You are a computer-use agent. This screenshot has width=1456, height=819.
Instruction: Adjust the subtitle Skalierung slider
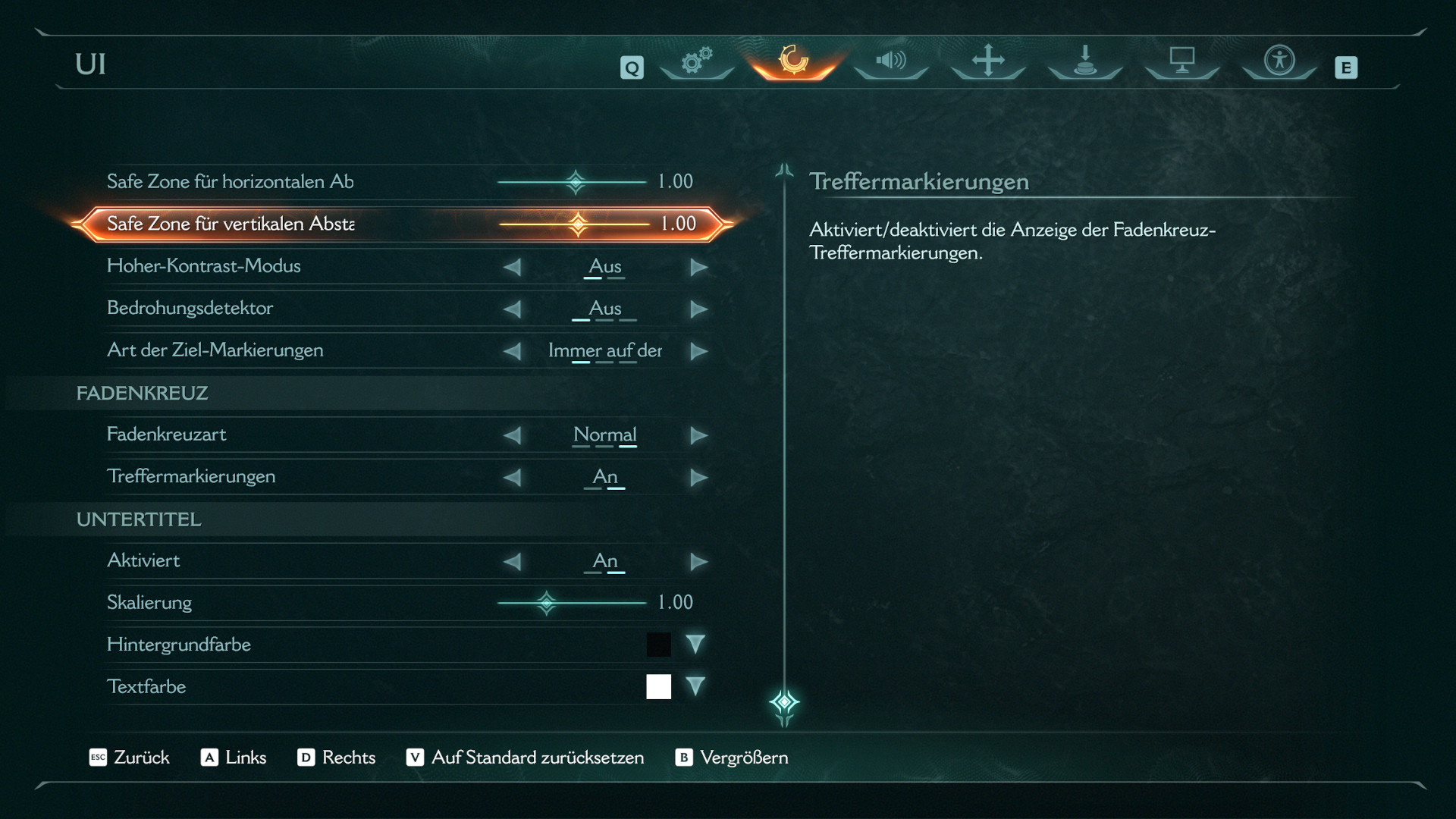(x=547, y=604)
